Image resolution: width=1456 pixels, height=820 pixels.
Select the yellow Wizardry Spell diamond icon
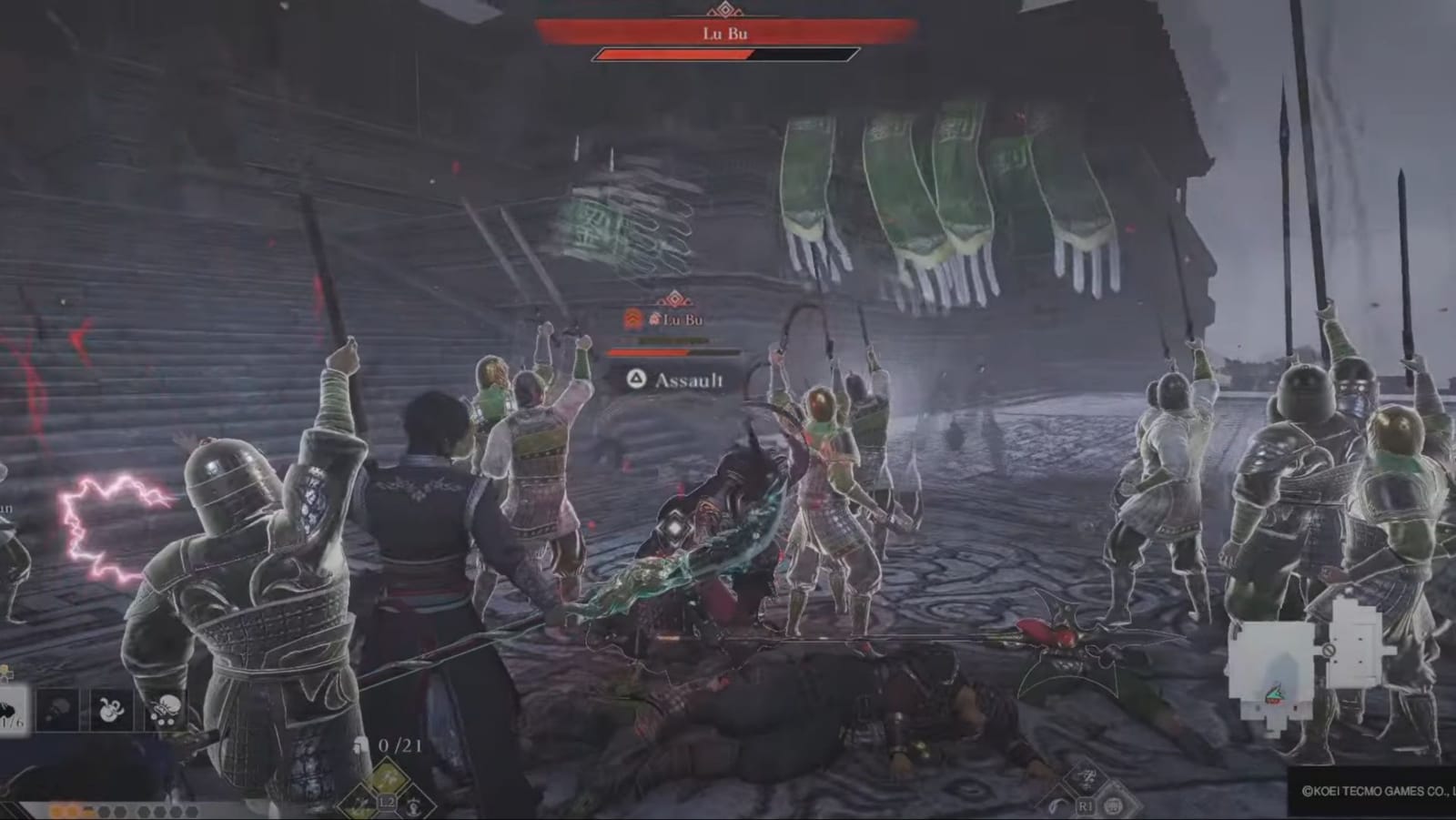387,776
